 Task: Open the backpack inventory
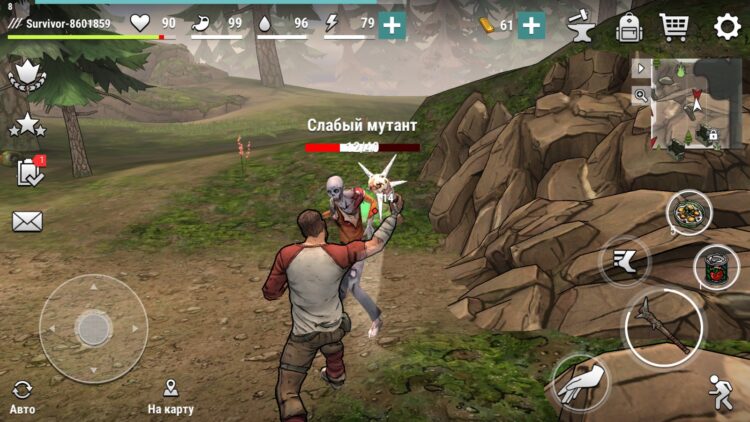click(x=628, y=26)
